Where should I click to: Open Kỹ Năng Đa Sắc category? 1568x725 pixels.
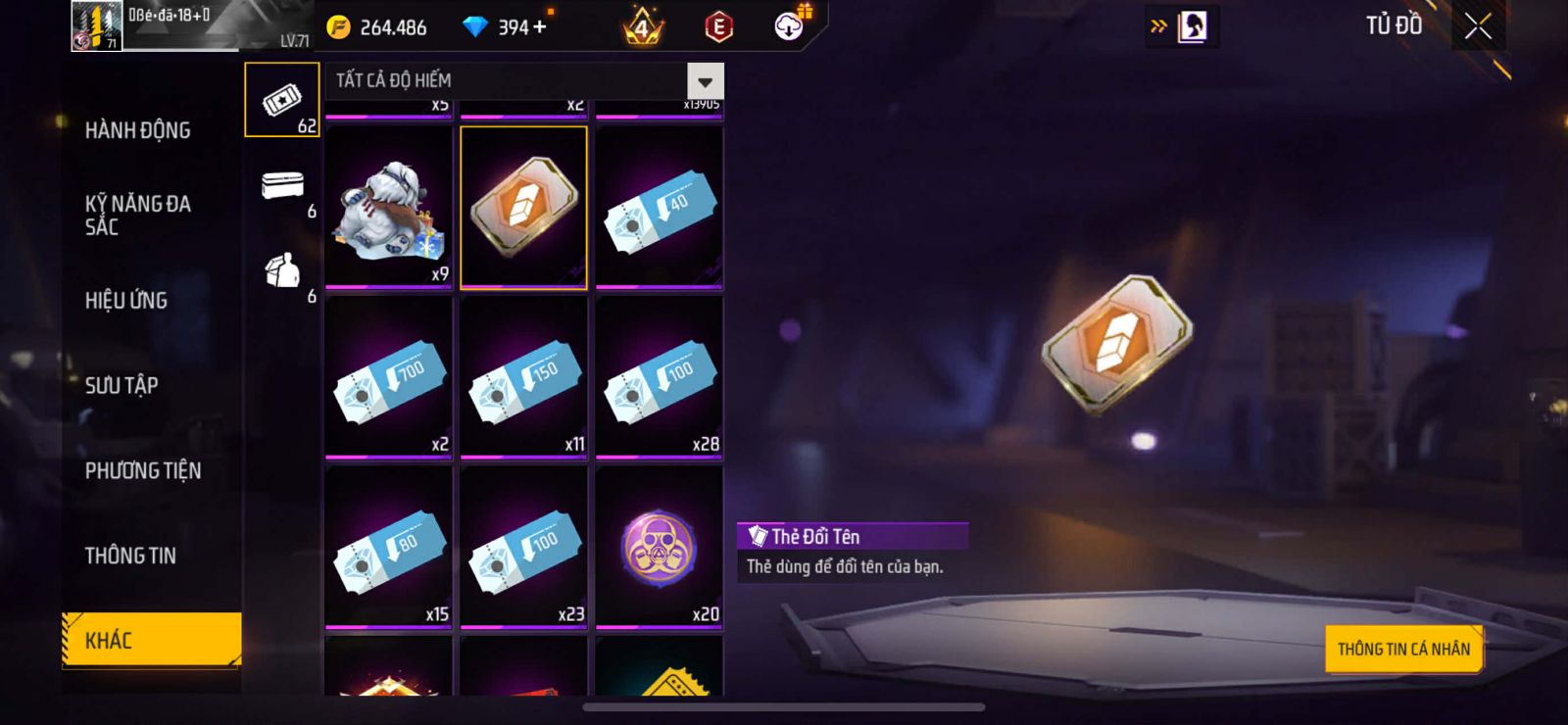(137, 215)
